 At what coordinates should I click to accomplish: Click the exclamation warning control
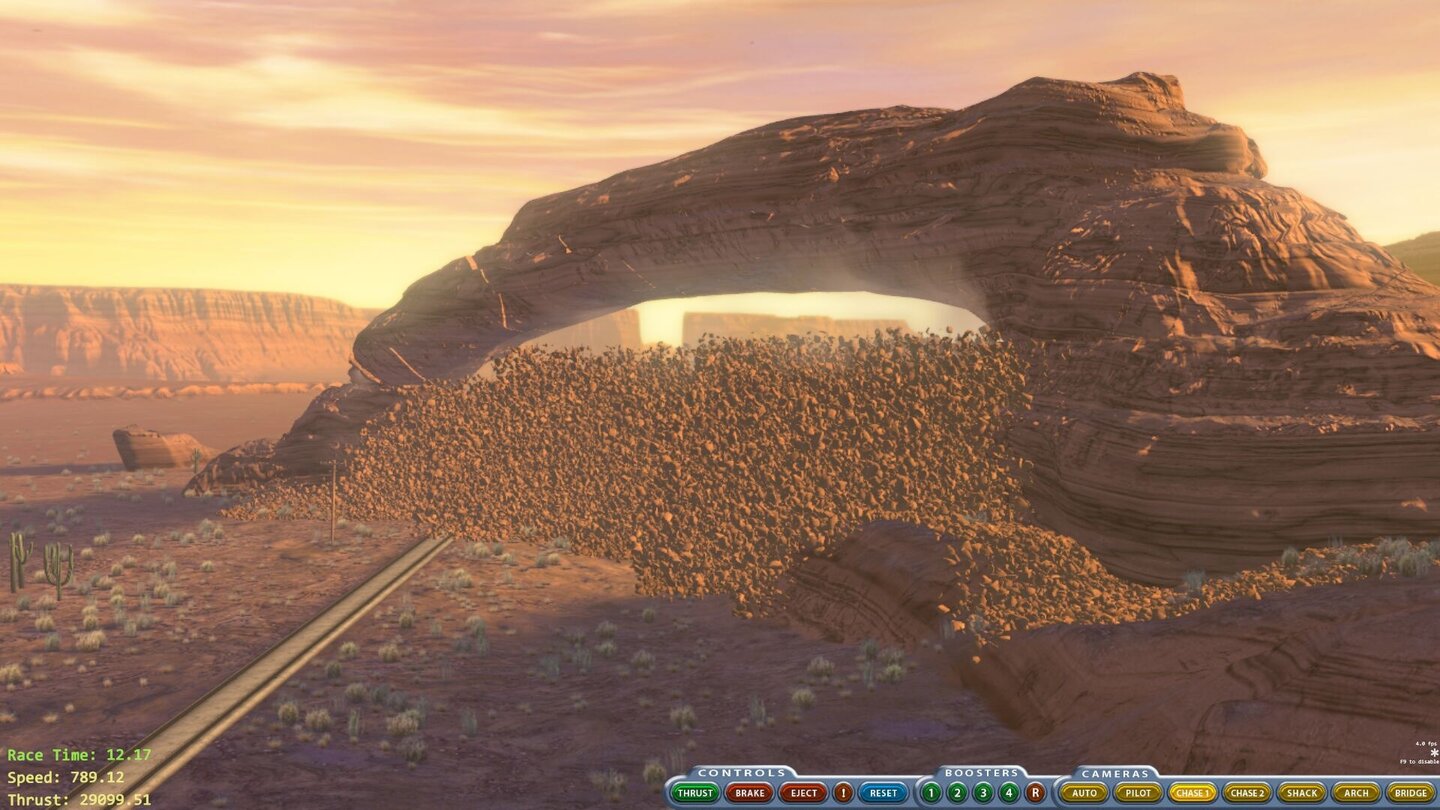click(x=841, y=792)
